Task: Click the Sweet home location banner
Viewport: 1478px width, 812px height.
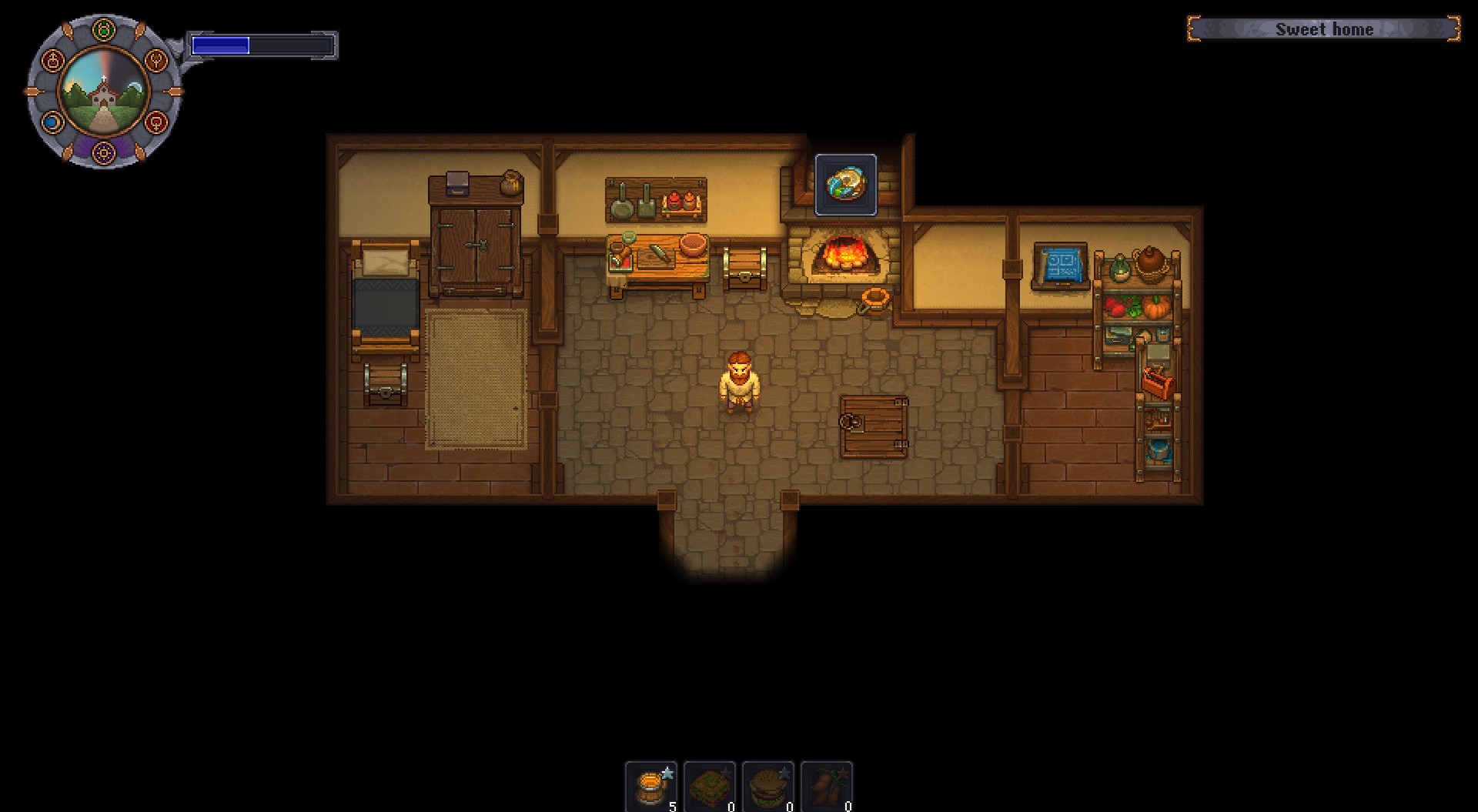Action: [1325, 29]
